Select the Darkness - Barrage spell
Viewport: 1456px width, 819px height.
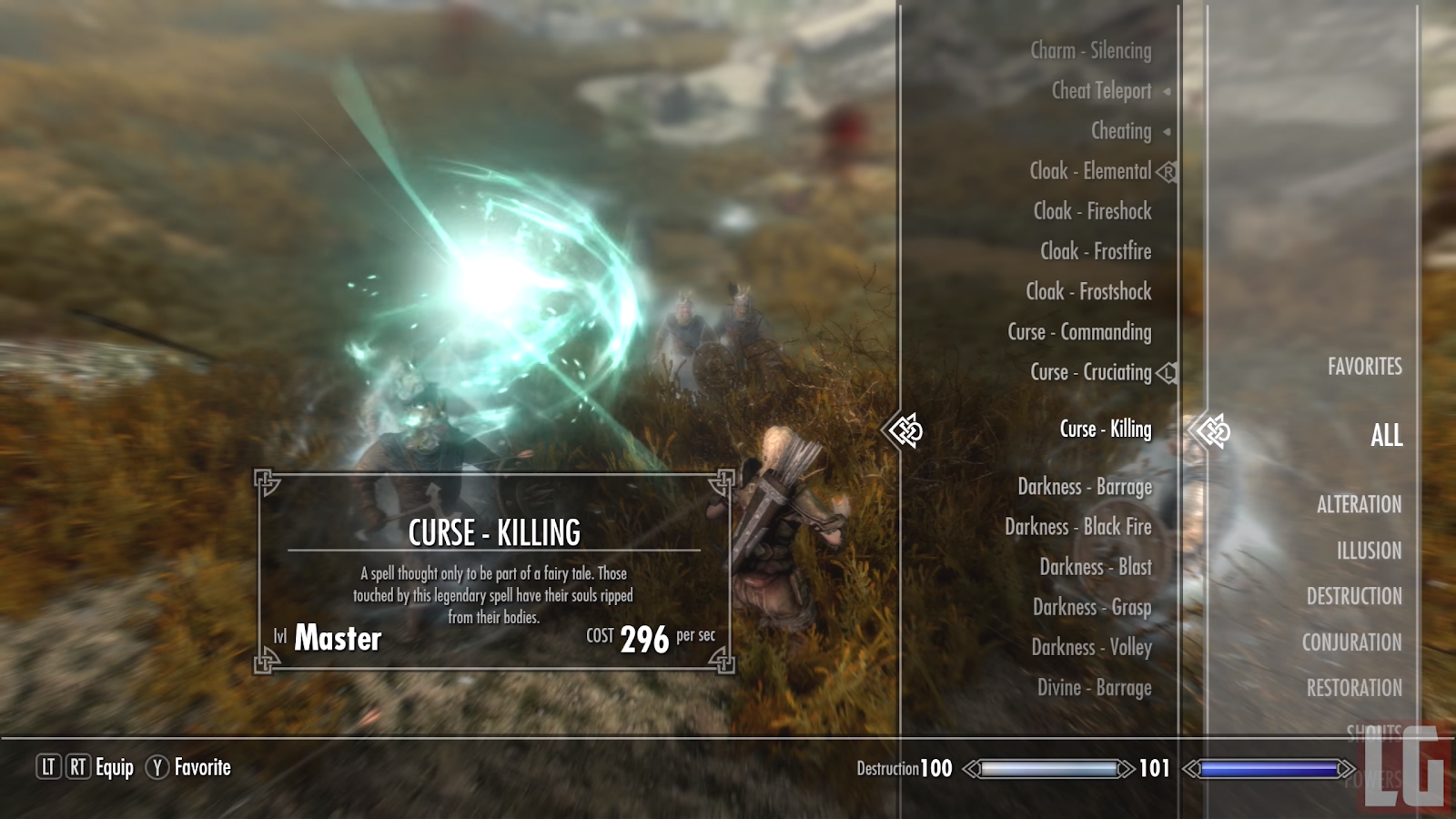coord(1085,487)
